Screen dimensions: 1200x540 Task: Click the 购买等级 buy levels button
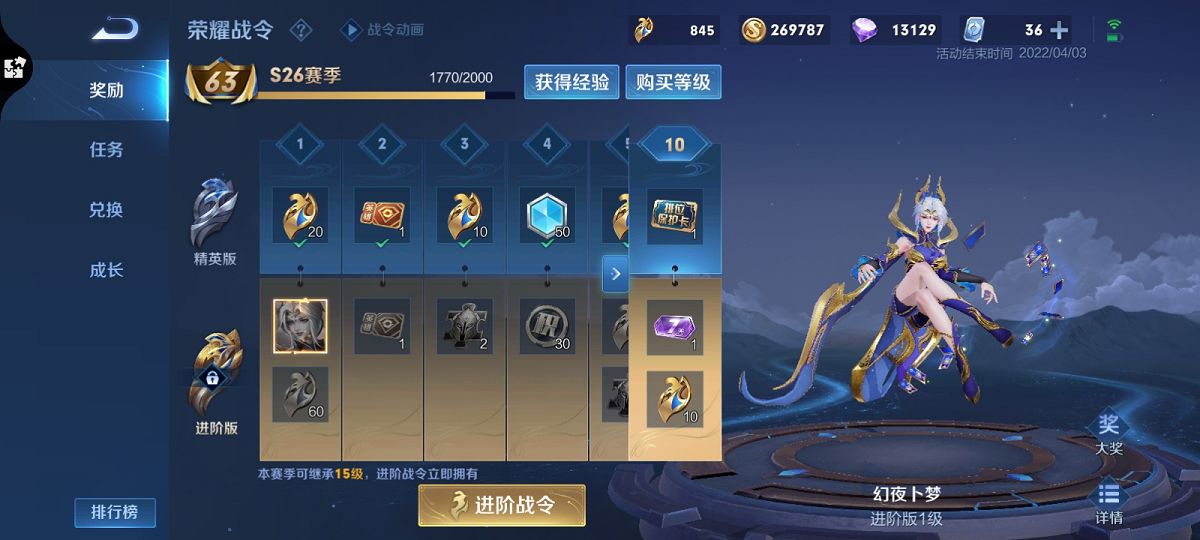pyautogui.click(x=673, y=83)
